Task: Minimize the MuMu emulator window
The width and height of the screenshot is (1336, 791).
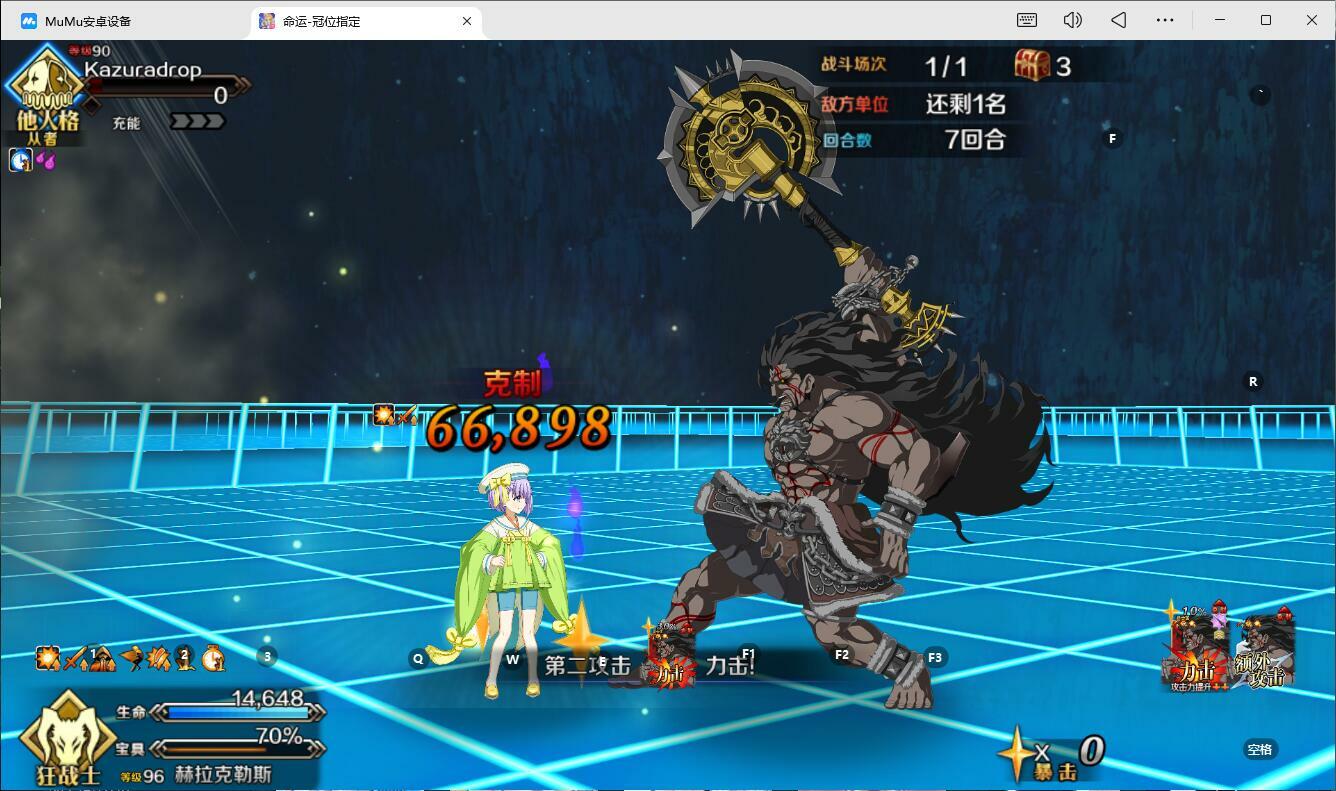Action: pos(1220,20)
